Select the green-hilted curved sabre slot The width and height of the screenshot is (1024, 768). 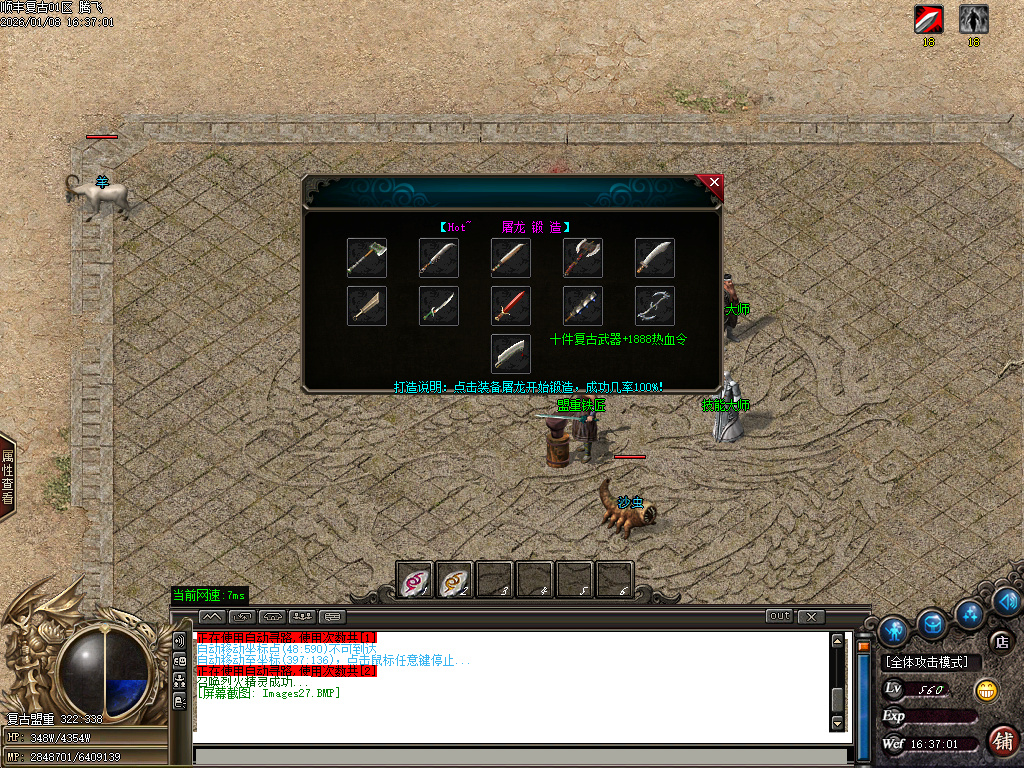(x=439, y=306)
